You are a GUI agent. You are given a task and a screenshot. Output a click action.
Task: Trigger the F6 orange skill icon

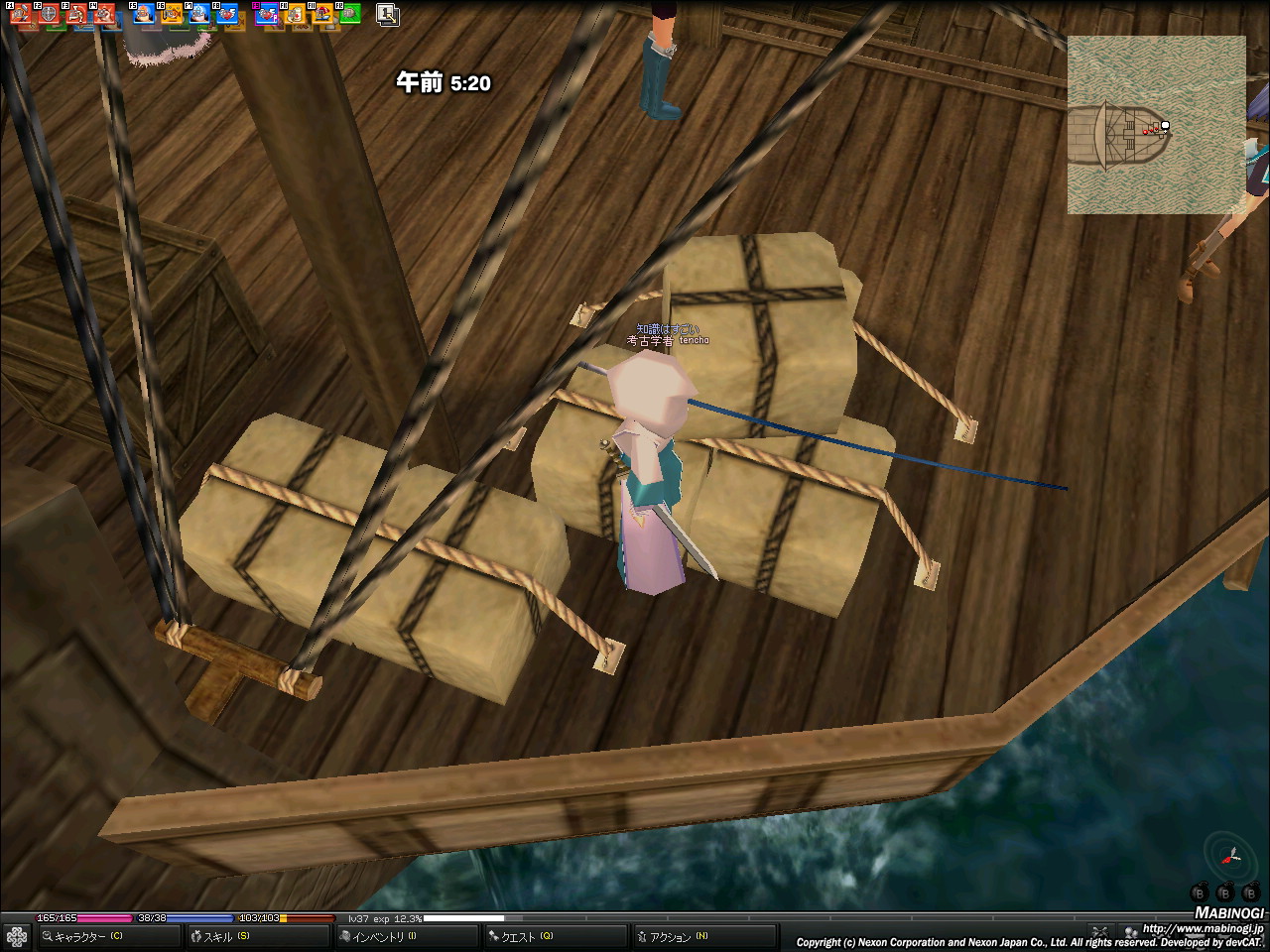[x=171, y=14]
